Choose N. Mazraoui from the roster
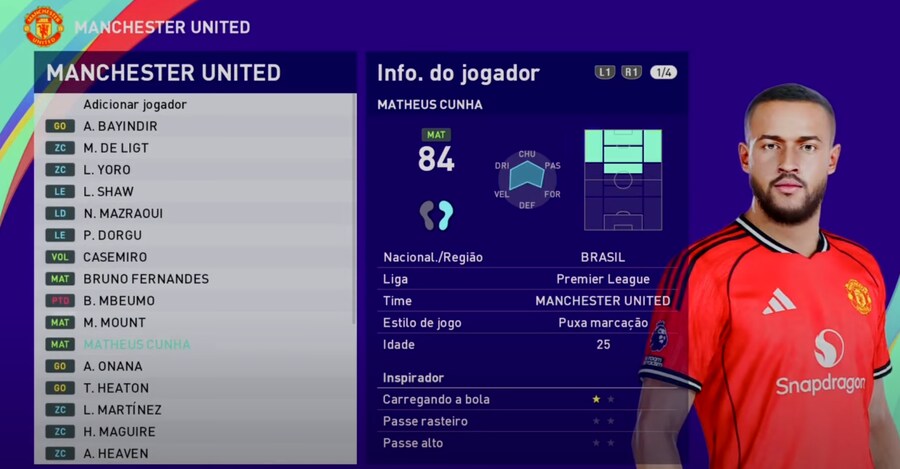The height and width of the screenshot is (469, 900). 123,213
